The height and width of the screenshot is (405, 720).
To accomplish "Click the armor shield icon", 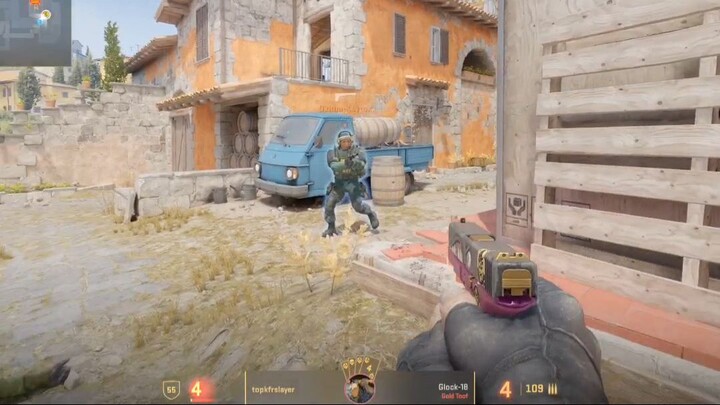I will tap(171, 389).
